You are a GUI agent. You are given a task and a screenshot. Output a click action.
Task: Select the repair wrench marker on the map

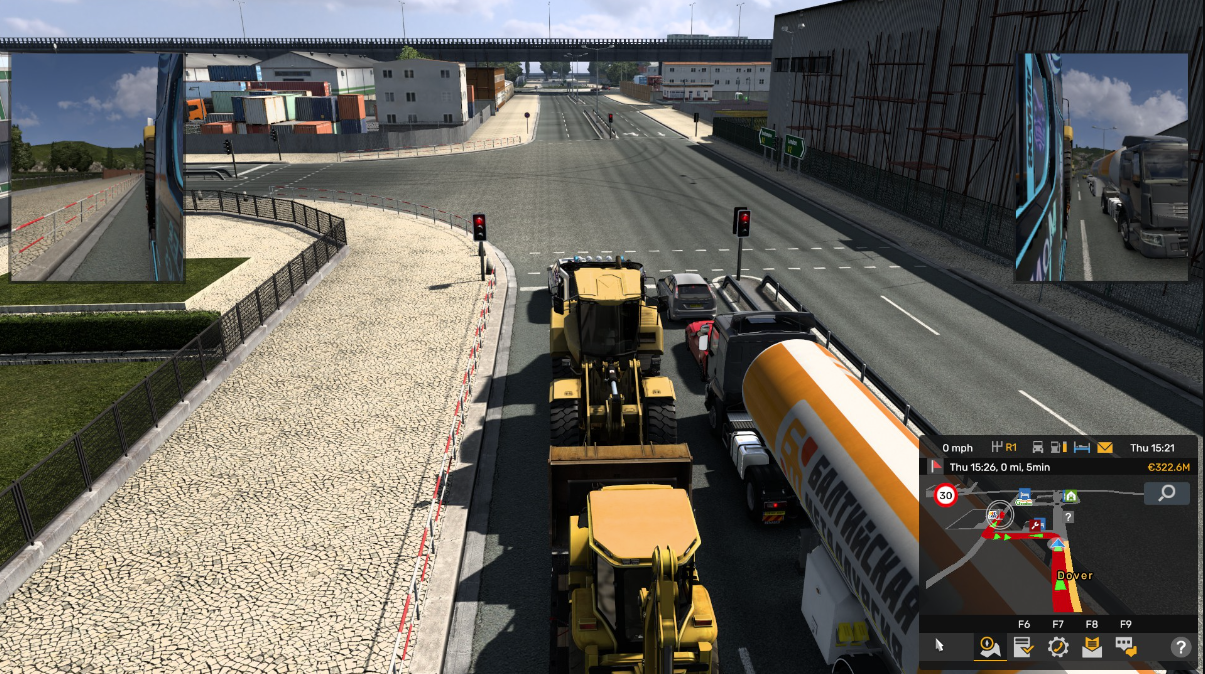1037,524
